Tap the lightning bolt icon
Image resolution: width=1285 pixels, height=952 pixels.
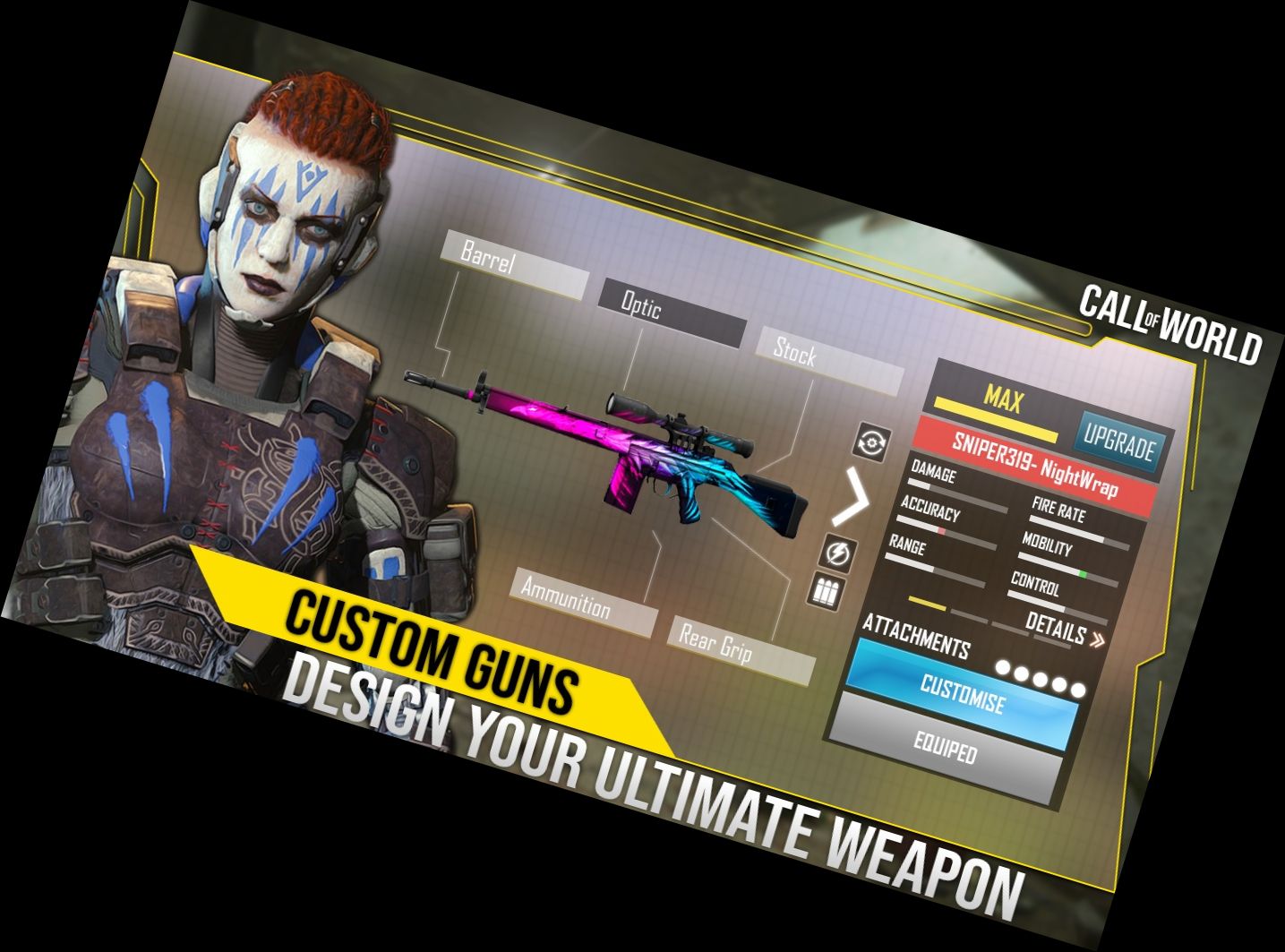[x=838, y=553]
